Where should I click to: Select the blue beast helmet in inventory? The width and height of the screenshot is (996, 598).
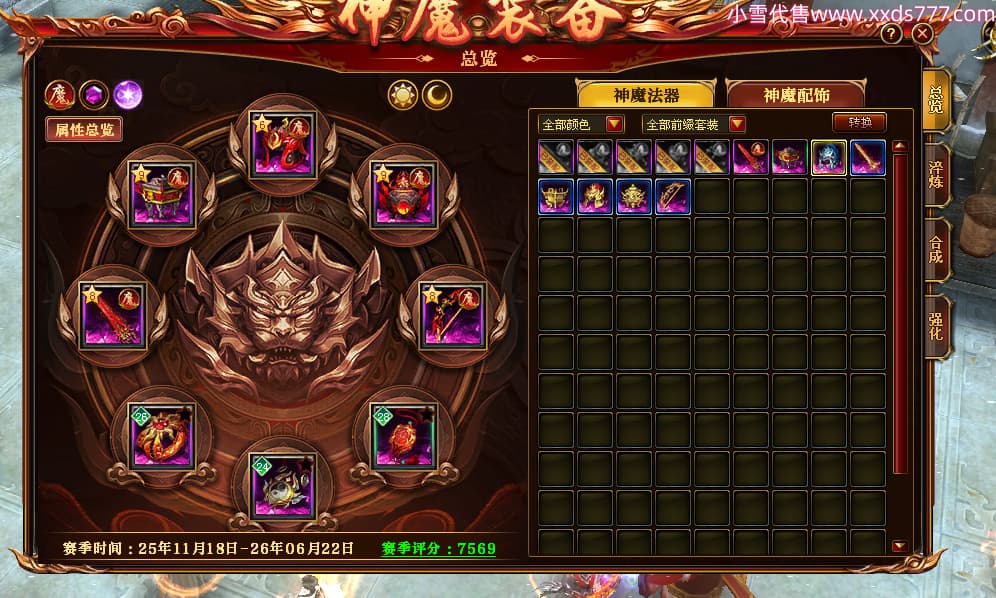829,157
